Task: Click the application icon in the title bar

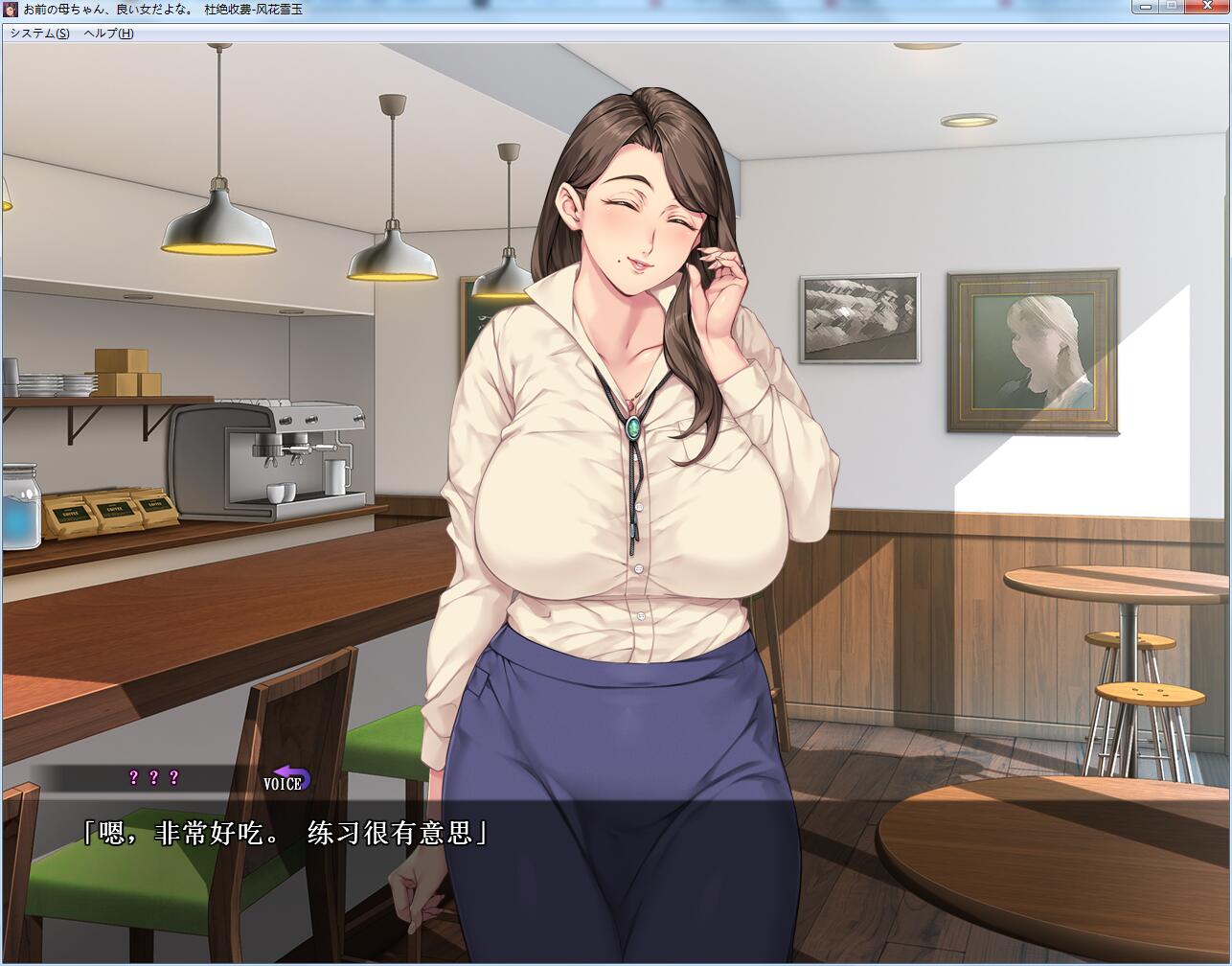Action: tap(10, 8)
